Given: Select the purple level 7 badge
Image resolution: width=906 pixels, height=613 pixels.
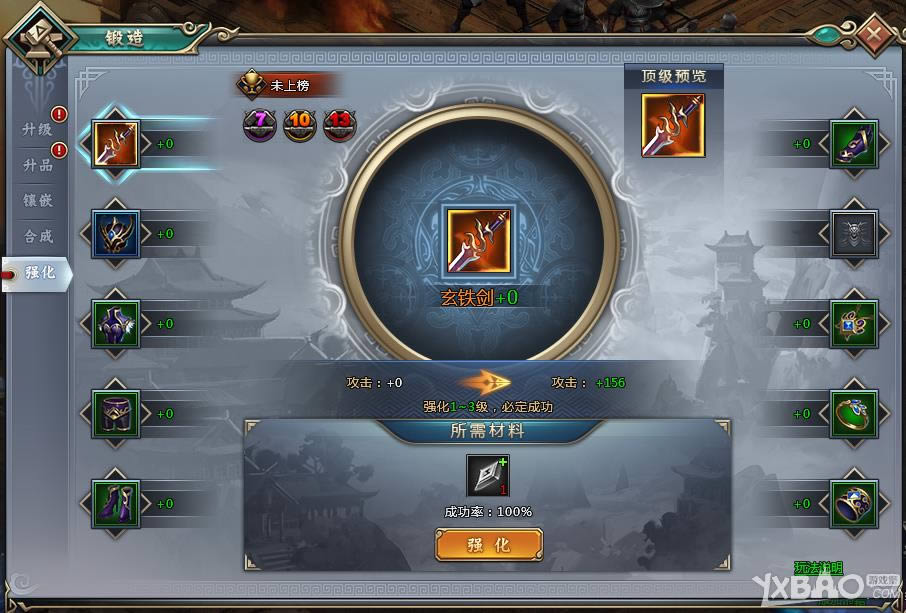Looking at the screenshot, I should (x=259, y=125).
